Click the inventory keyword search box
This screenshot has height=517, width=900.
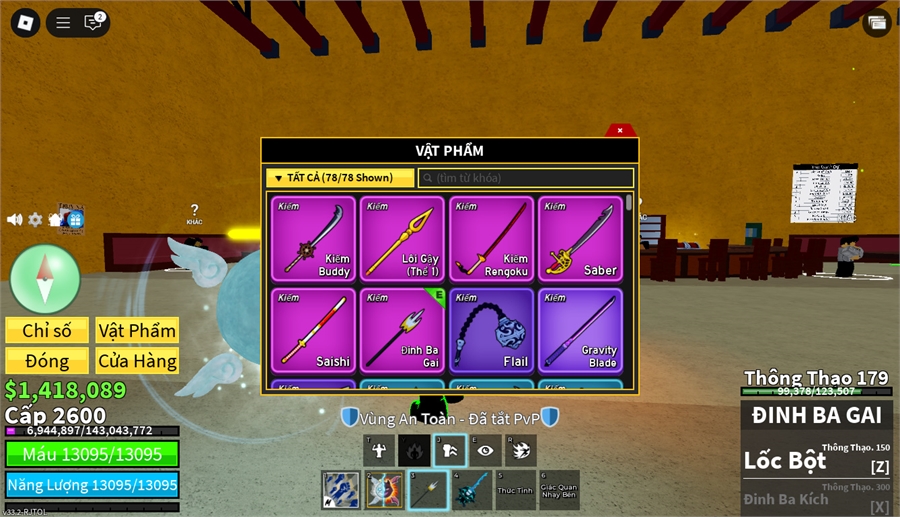[x=526, y=178]
